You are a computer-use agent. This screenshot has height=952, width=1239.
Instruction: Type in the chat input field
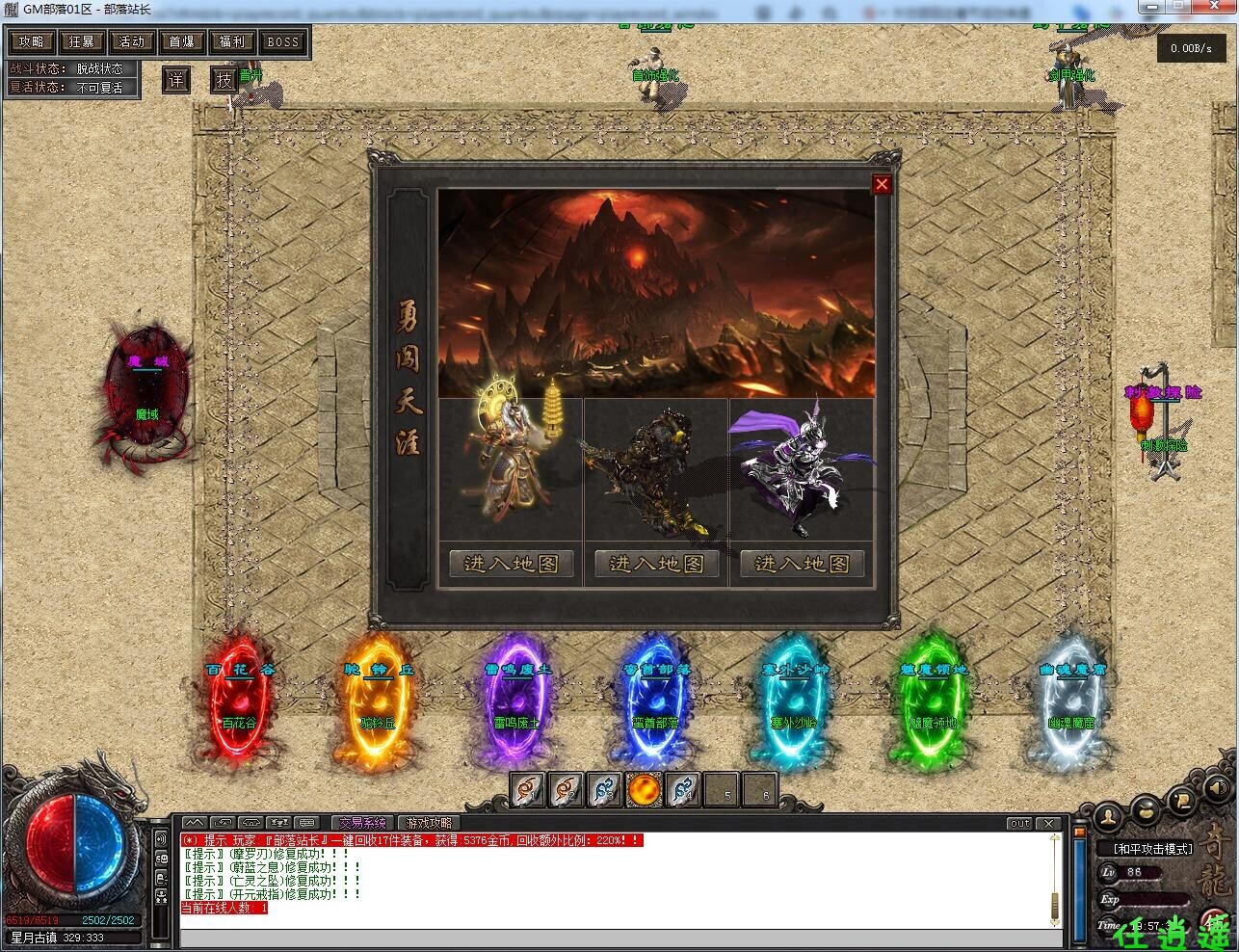coord(617,938)
